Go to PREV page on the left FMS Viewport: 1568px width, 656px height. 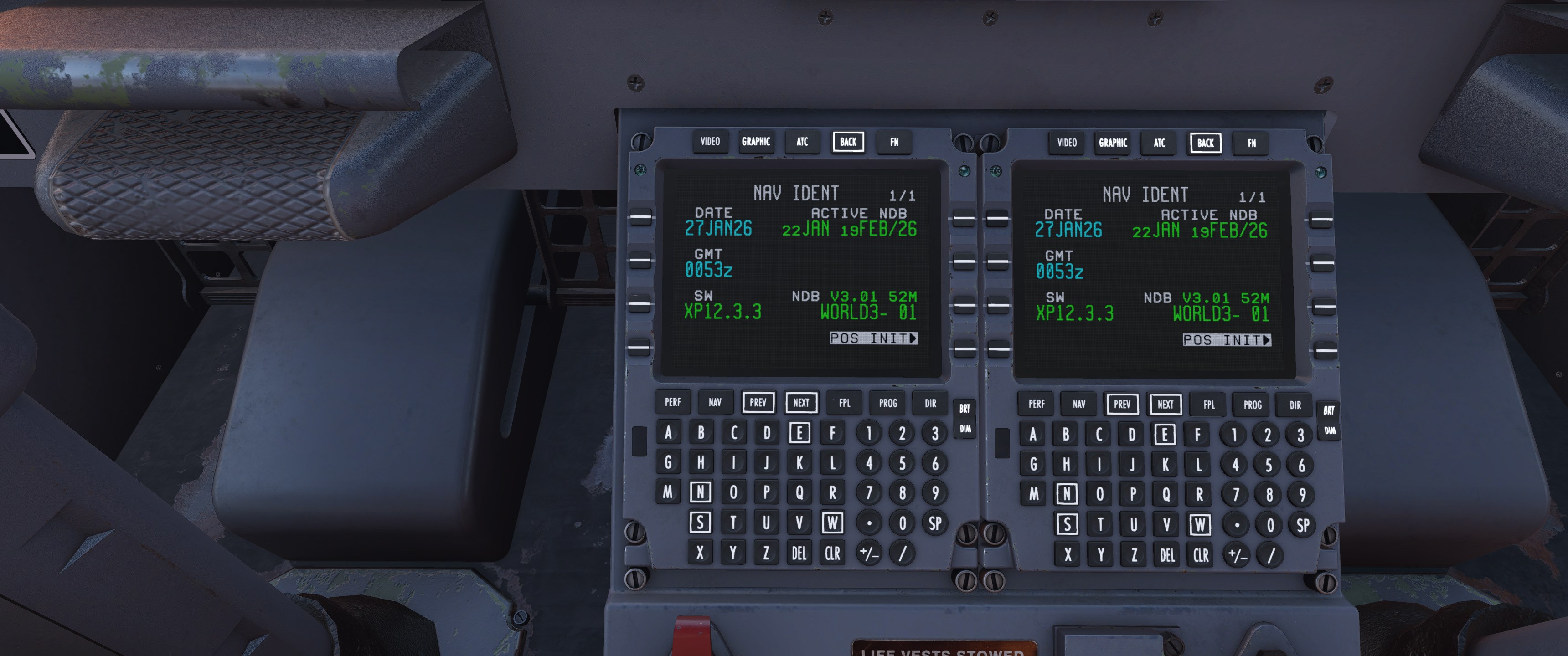click(758, 402)
